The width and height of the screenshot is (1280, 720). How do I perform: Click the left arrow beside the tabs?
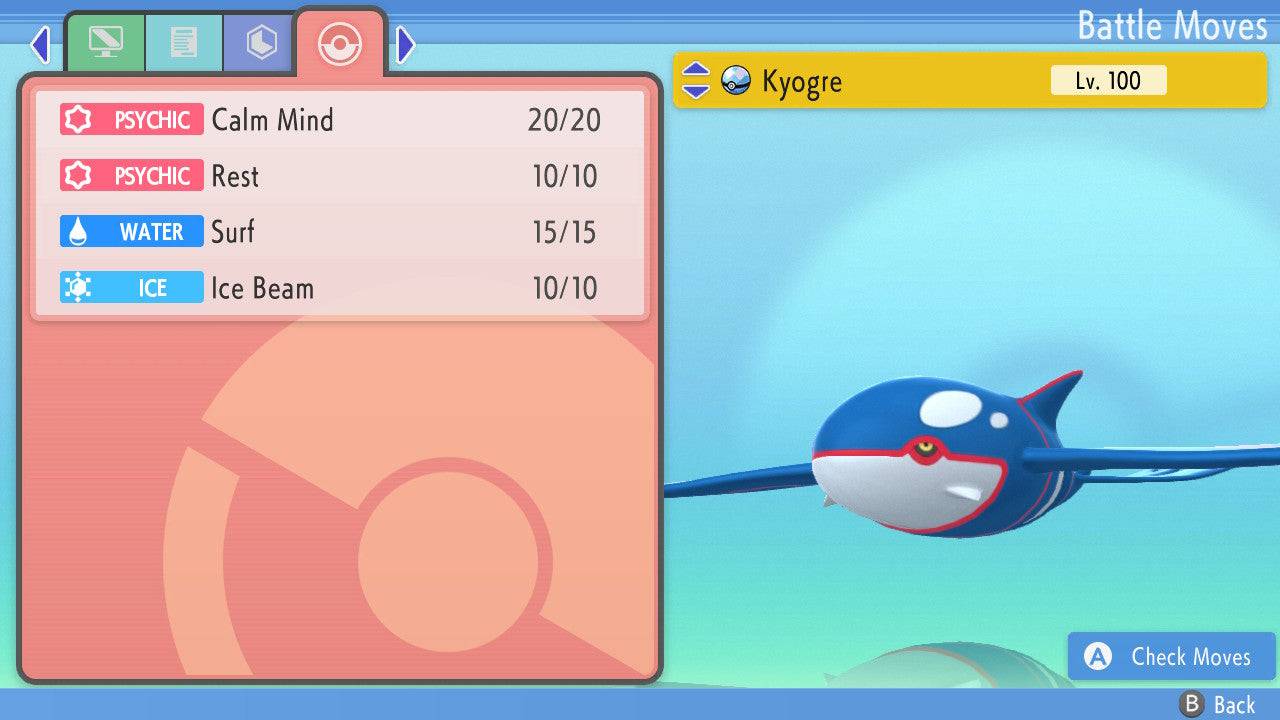click(x=40, y=44)
